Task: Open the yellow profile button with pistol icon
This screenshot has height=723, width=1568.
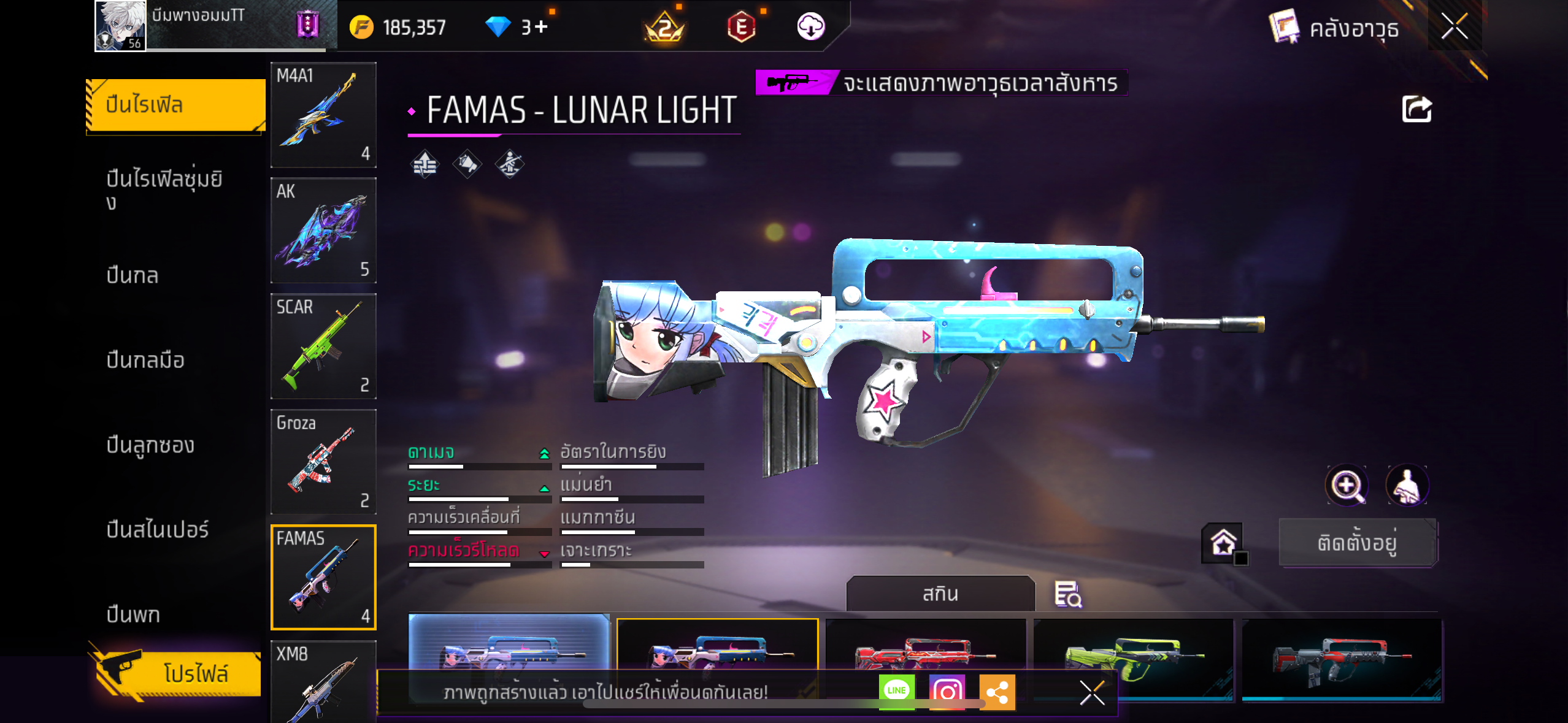Action: point(178,673)
